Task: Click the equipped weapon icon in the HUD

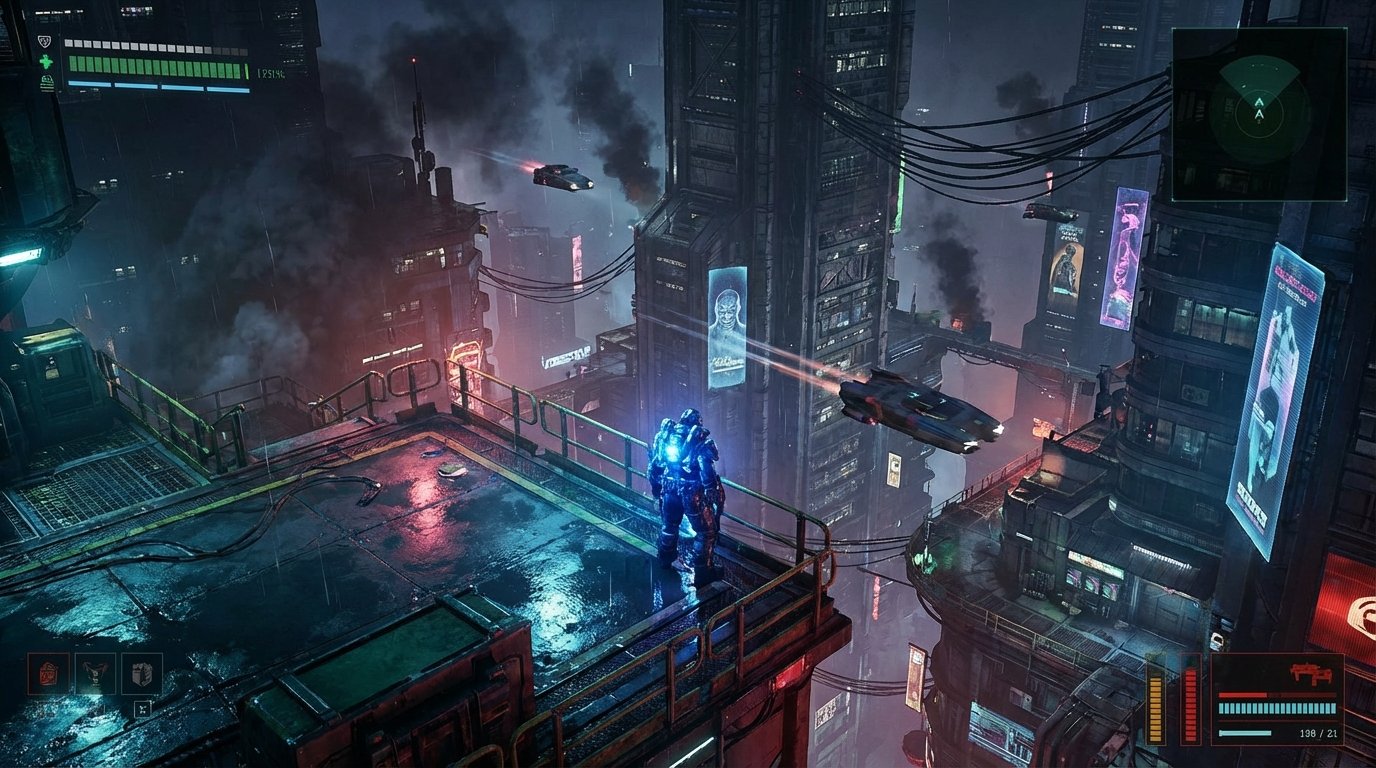Action: click(x=1312, y=671)
